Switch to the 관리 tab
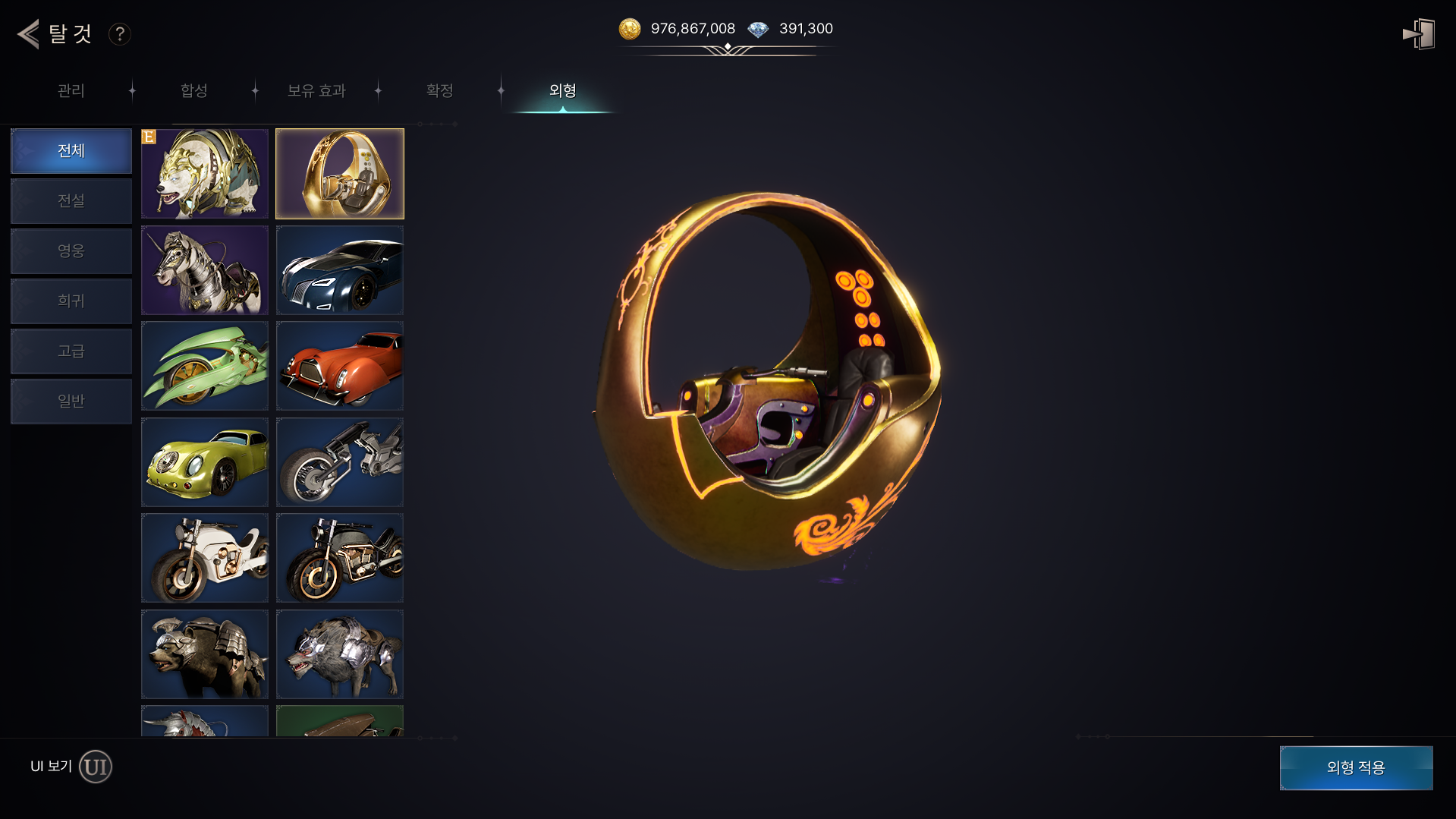The height and width of the screenshot is (819, 1456). coord(71,91)
